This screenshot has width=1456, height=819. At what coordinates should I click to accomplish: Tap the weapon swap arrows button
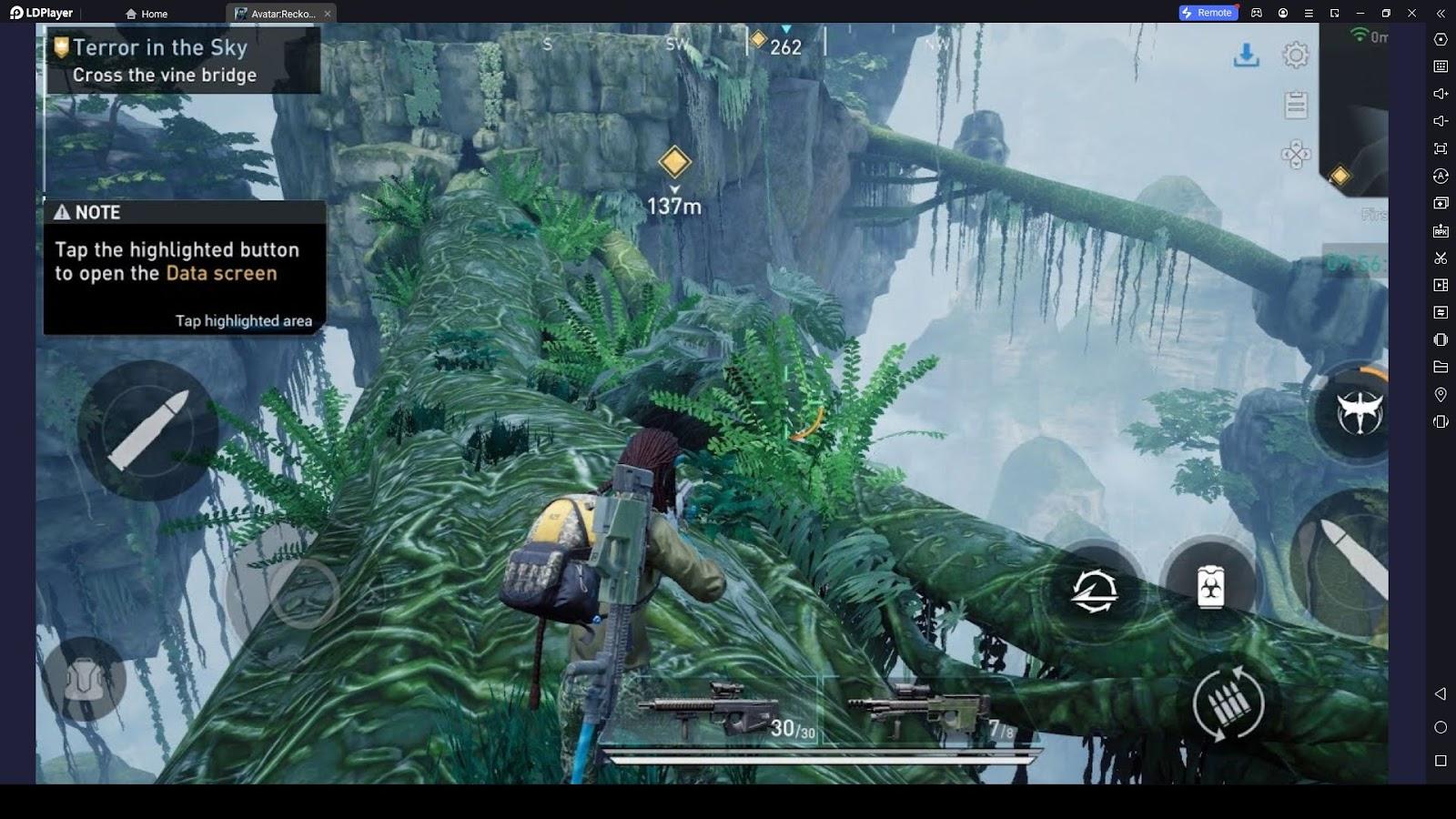[x=1094, y=591]
